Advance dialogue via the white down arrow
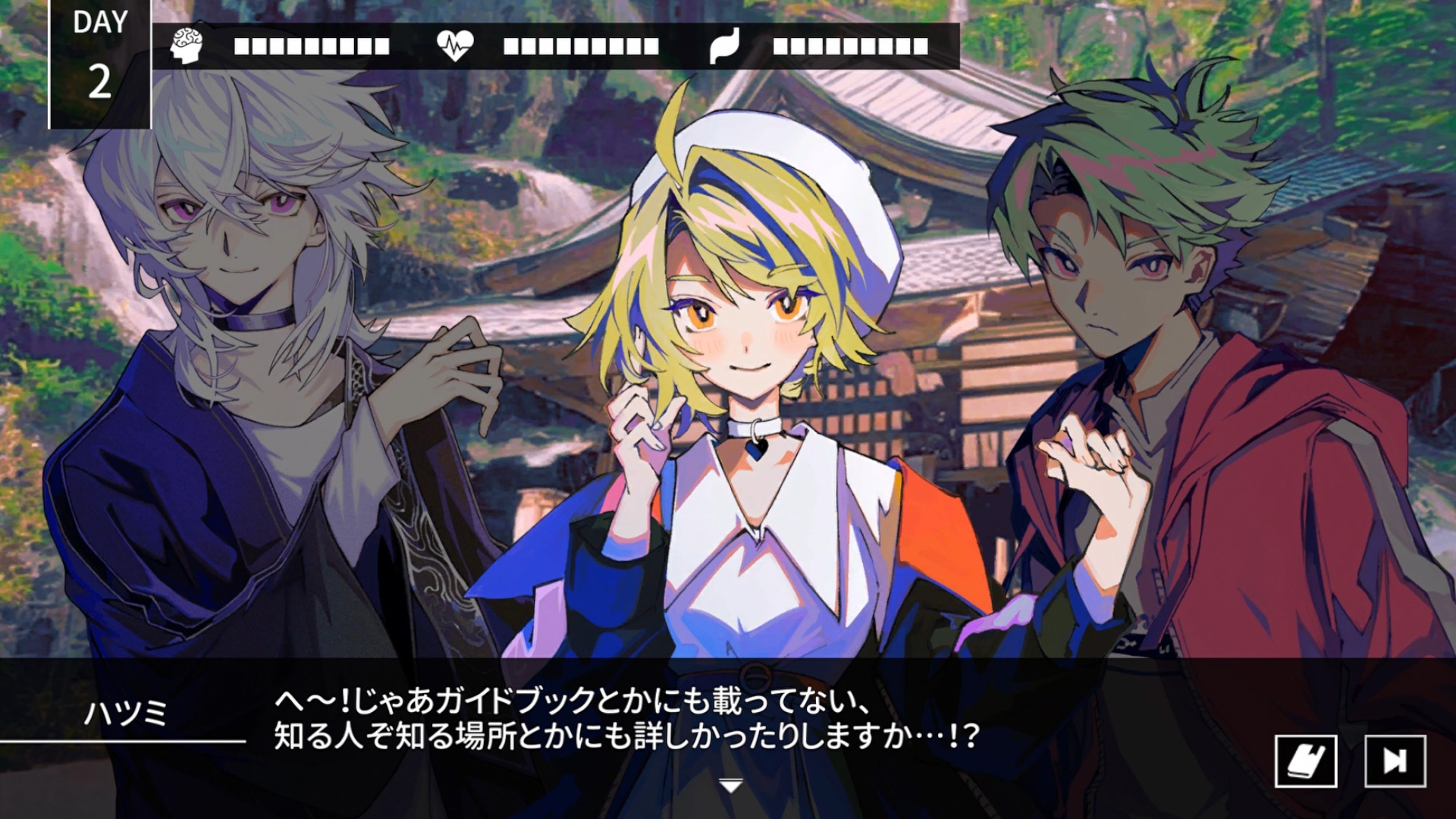The width and height of the screenshot is (1456, 819). tap(730, 786)
